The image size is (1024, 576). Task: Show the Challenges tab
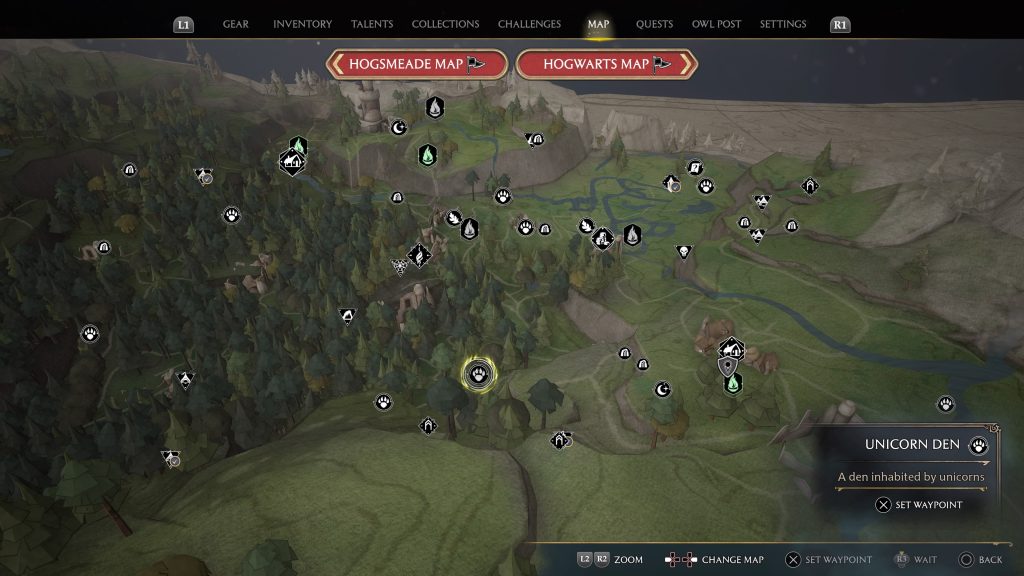tap(530, 24)
